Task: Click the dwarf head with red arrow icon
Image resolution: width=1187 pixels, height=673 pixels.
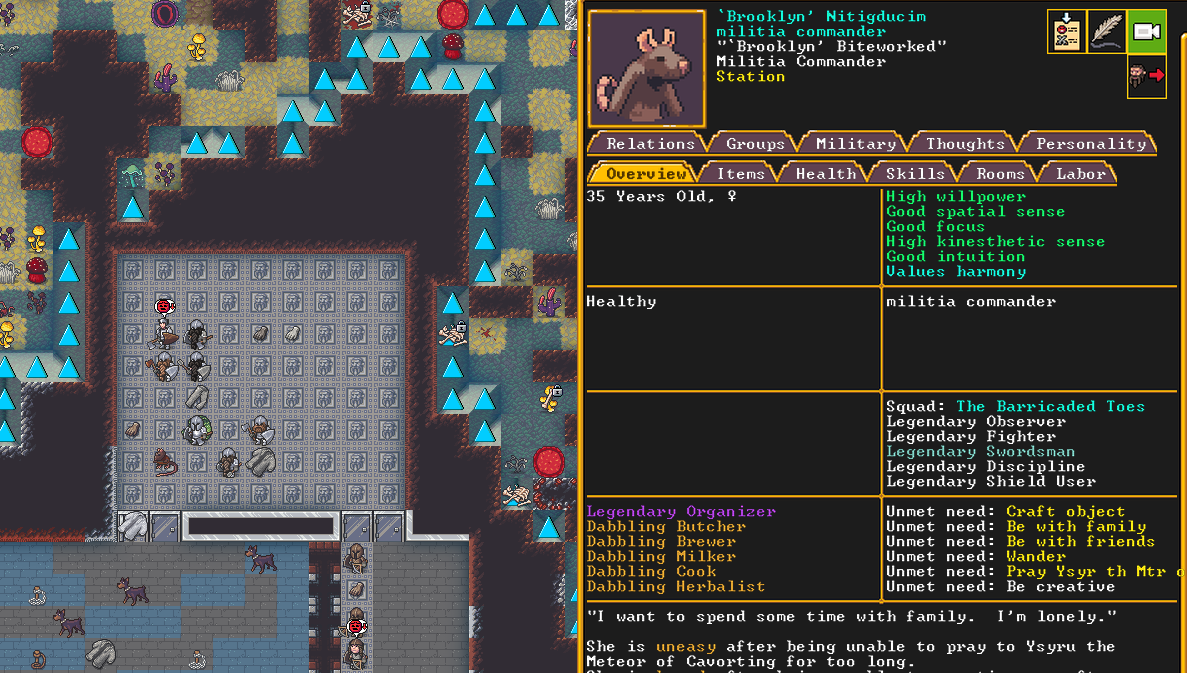Action: [1146, 76]
